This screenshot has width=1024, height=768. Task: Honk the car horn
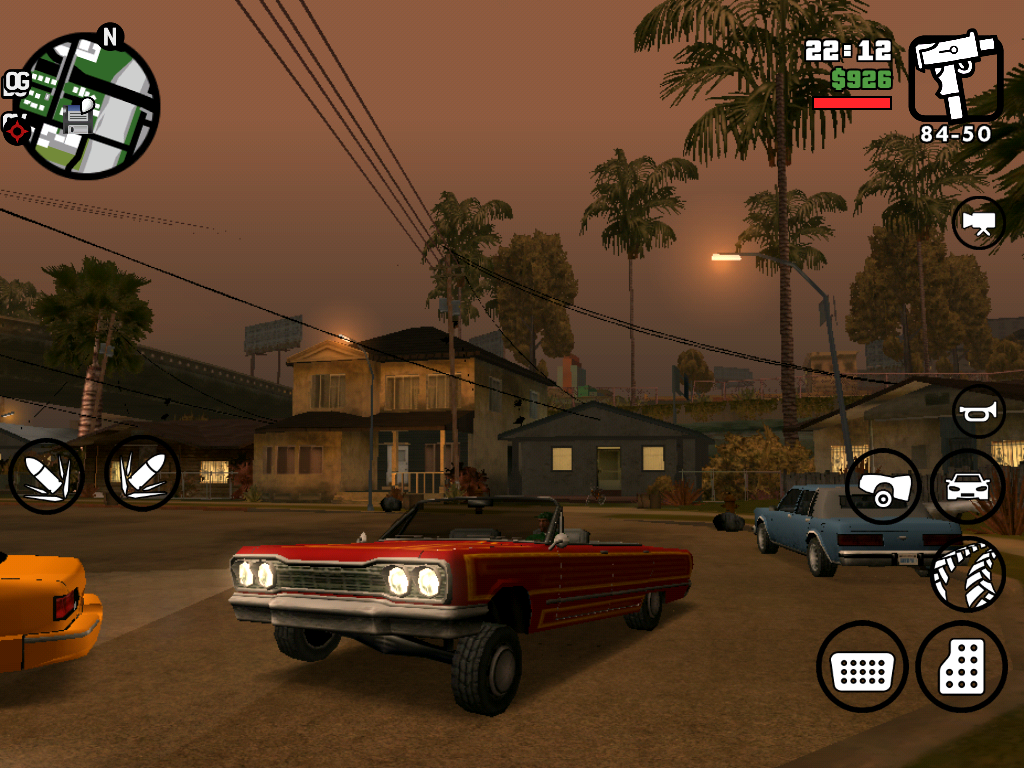pyautogui.click(x=978, y=411)
